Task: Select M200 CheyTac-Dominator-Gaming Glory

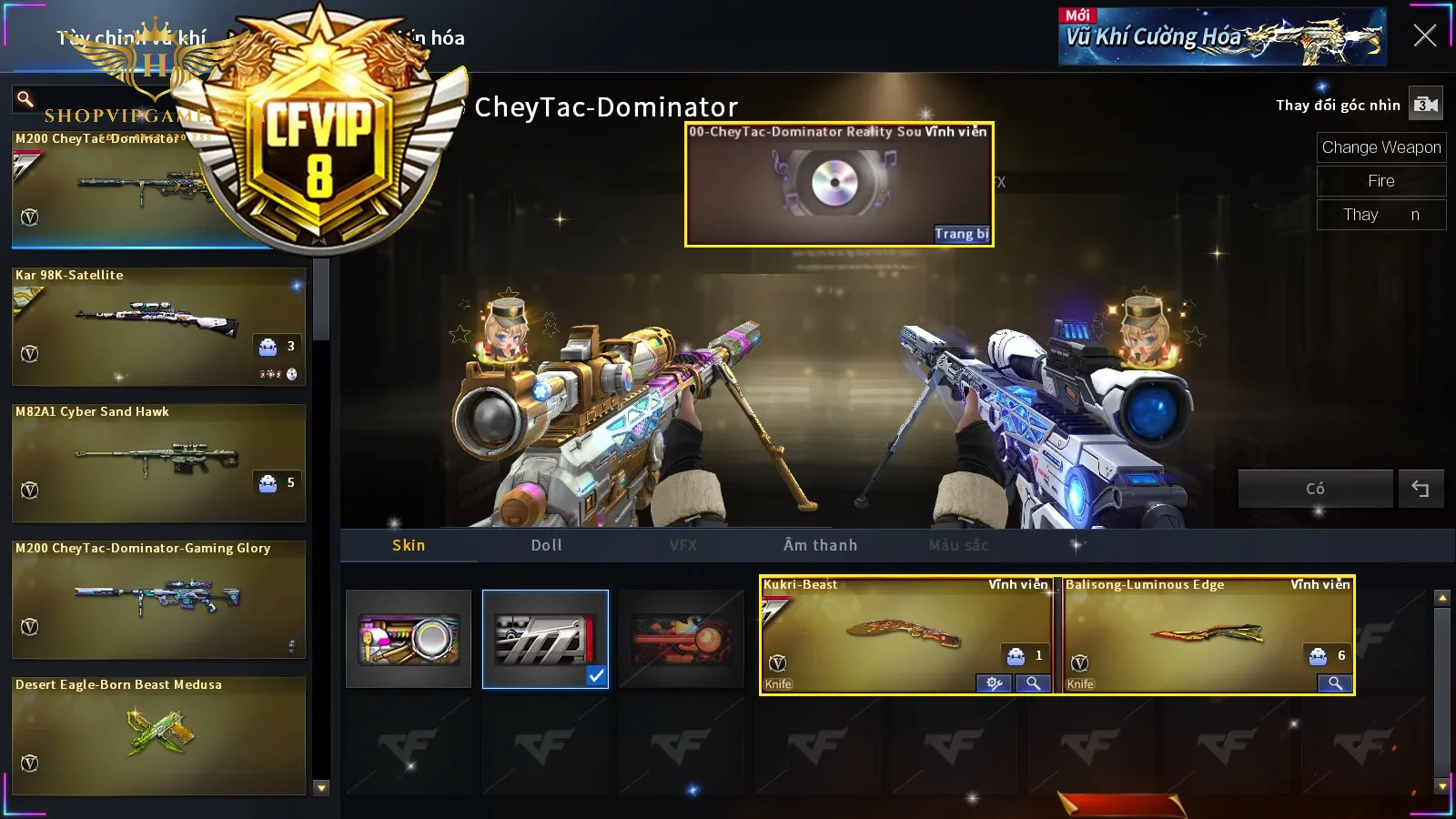Action: tap(158, 599)
